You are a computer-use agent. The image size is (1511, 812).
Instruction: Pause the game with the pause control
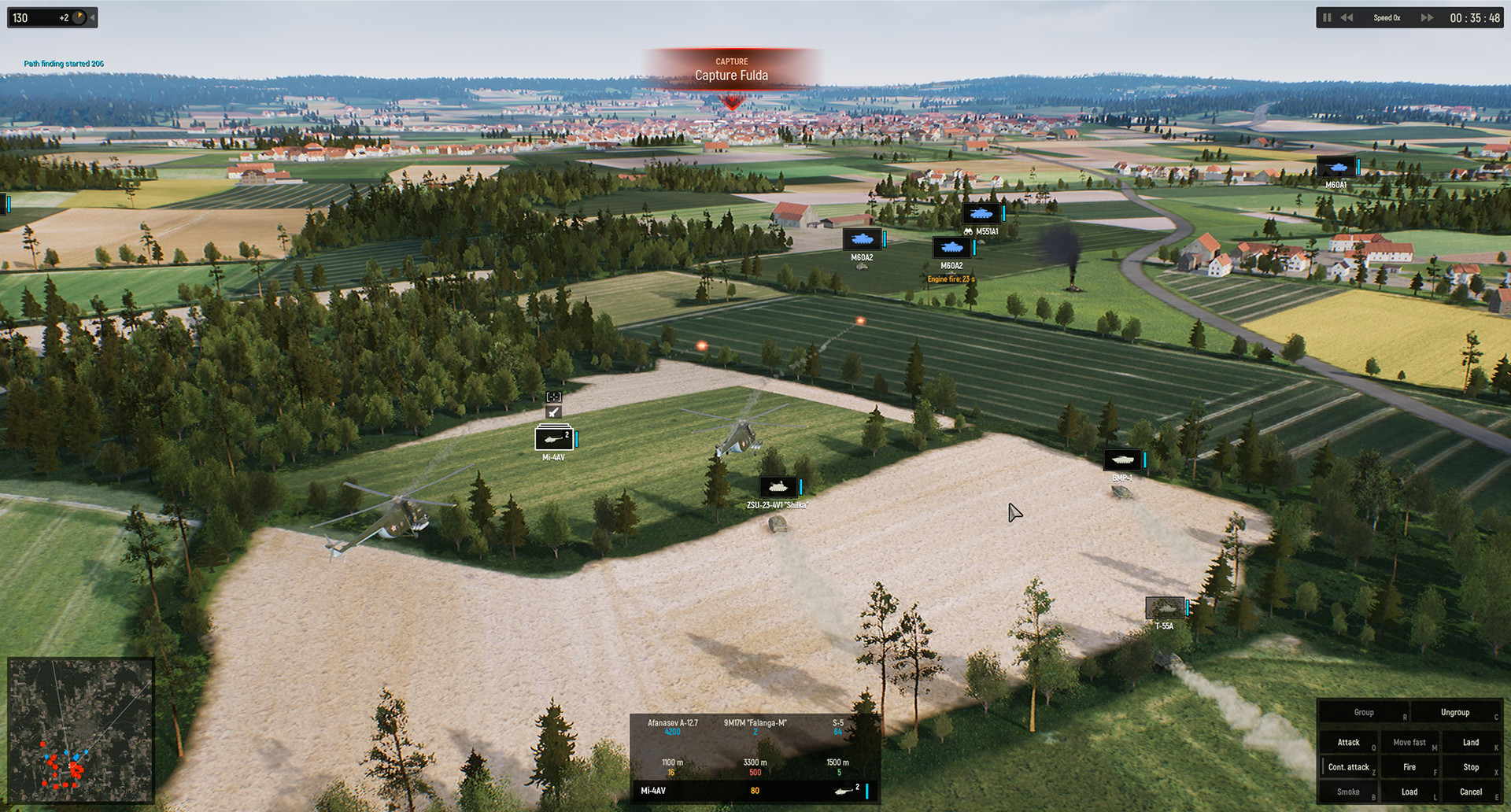[1327, 17]
